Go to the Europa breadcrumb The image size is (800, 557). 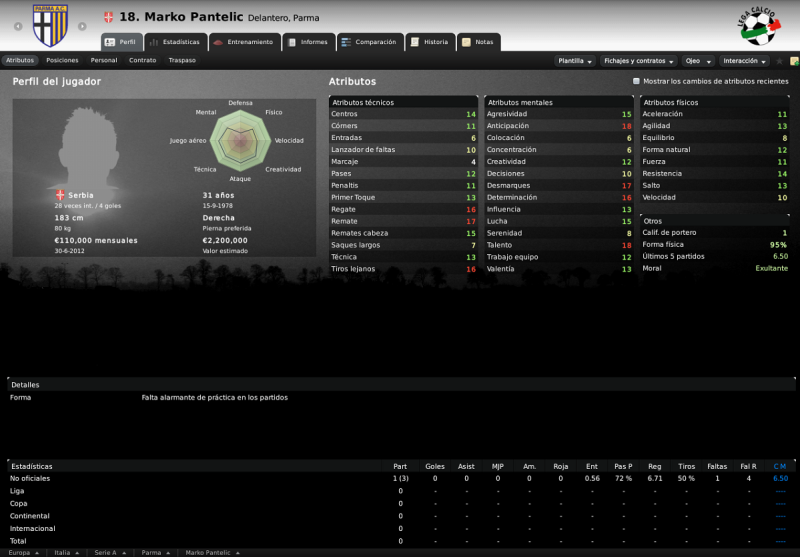click(x=22, y=552)
